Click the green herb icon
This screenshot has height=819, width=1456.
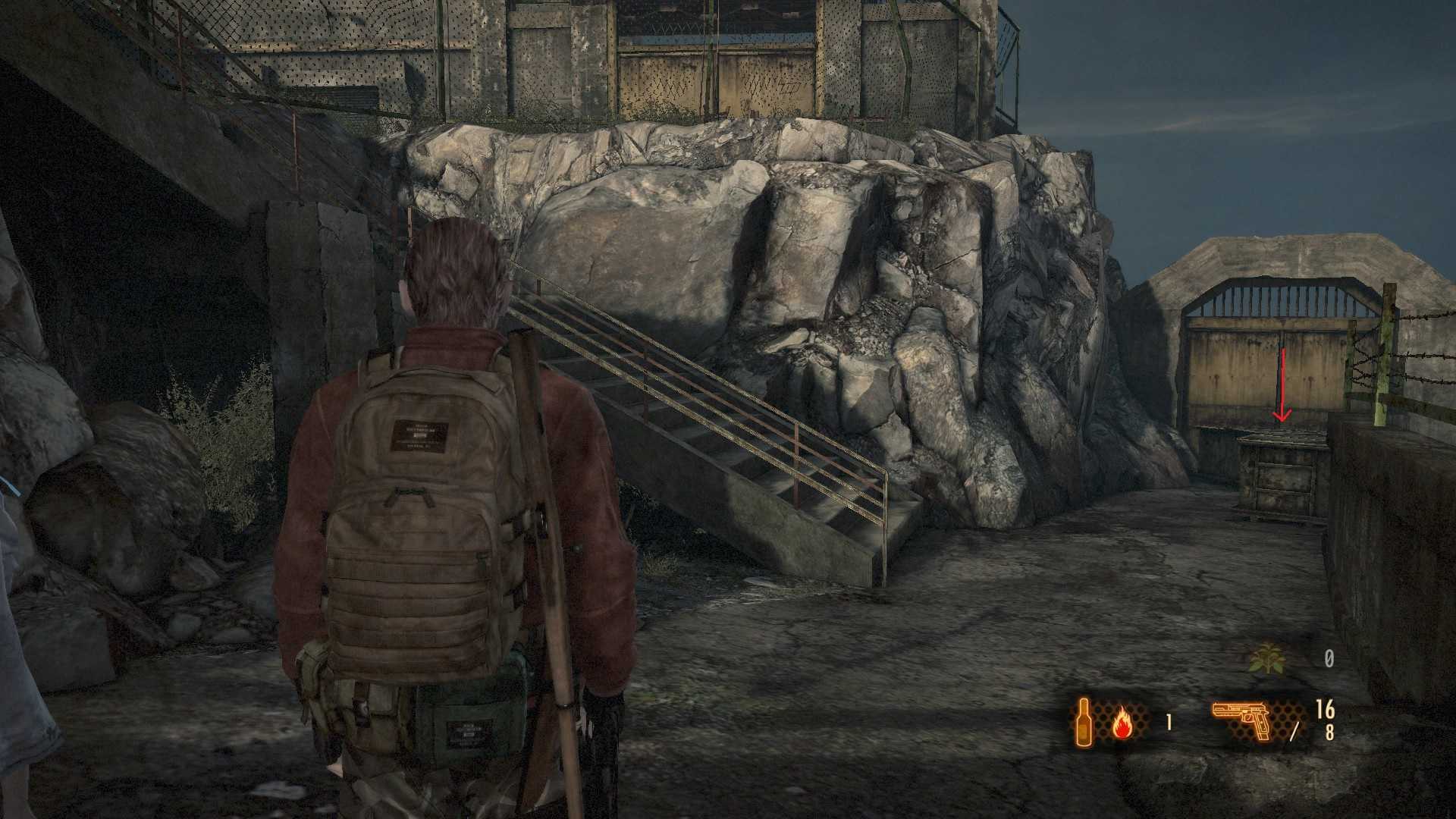1266,660
